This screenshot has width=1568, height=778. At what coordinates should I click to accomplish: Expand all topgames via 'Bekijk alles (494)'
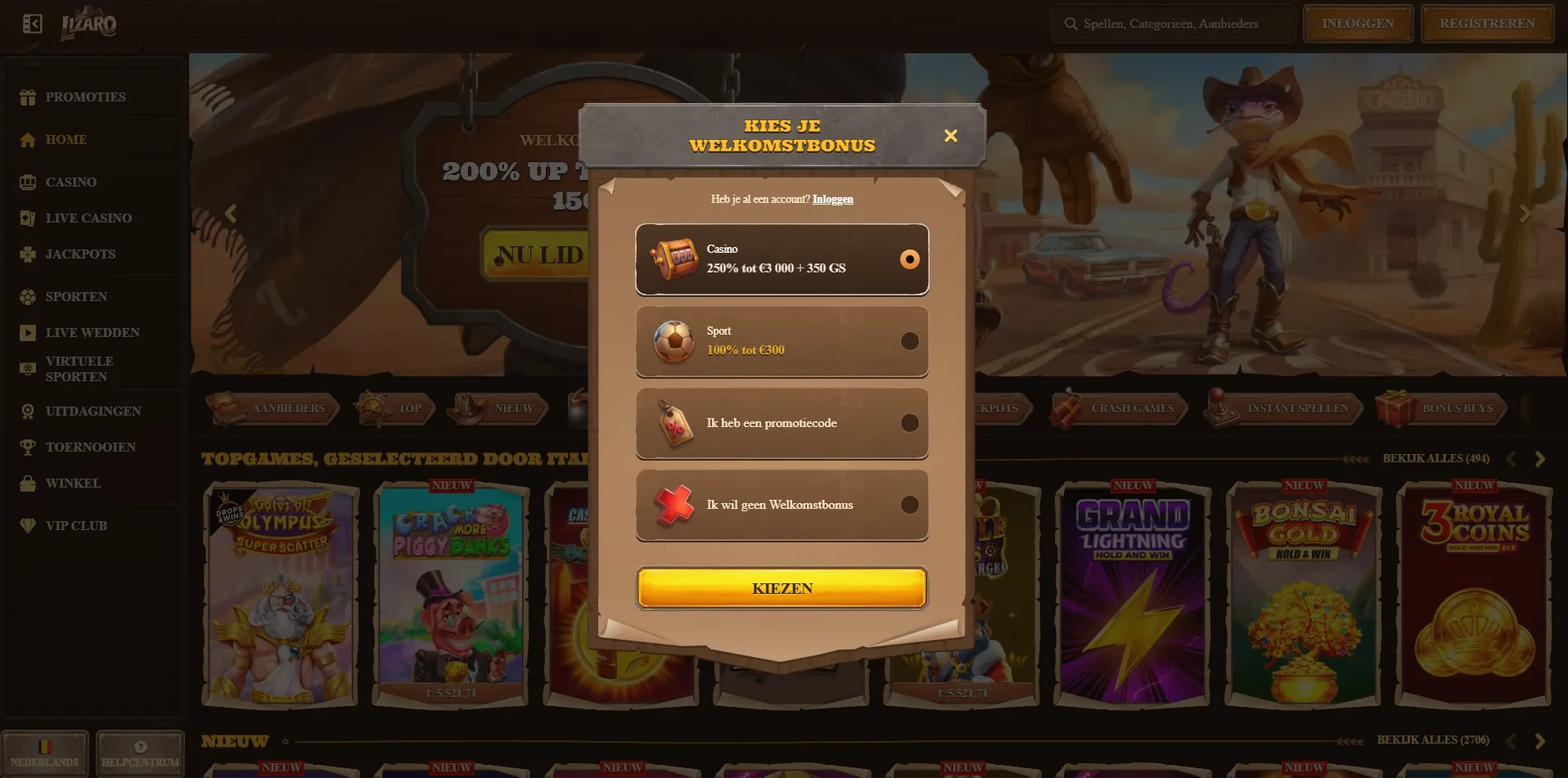pos(1436,458)
